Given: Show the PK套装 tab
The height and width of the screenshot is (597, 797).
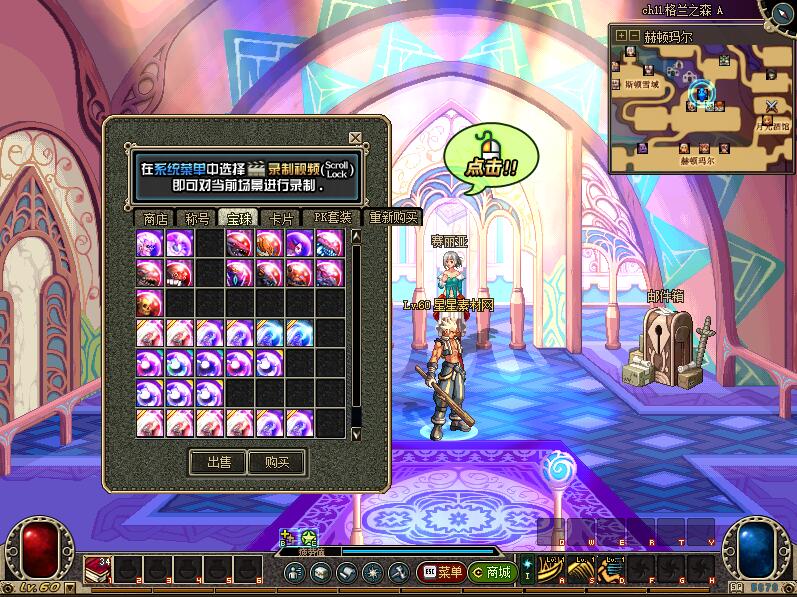Looking at the screenshot, I should pyautogui.click(x=333, y=218).
